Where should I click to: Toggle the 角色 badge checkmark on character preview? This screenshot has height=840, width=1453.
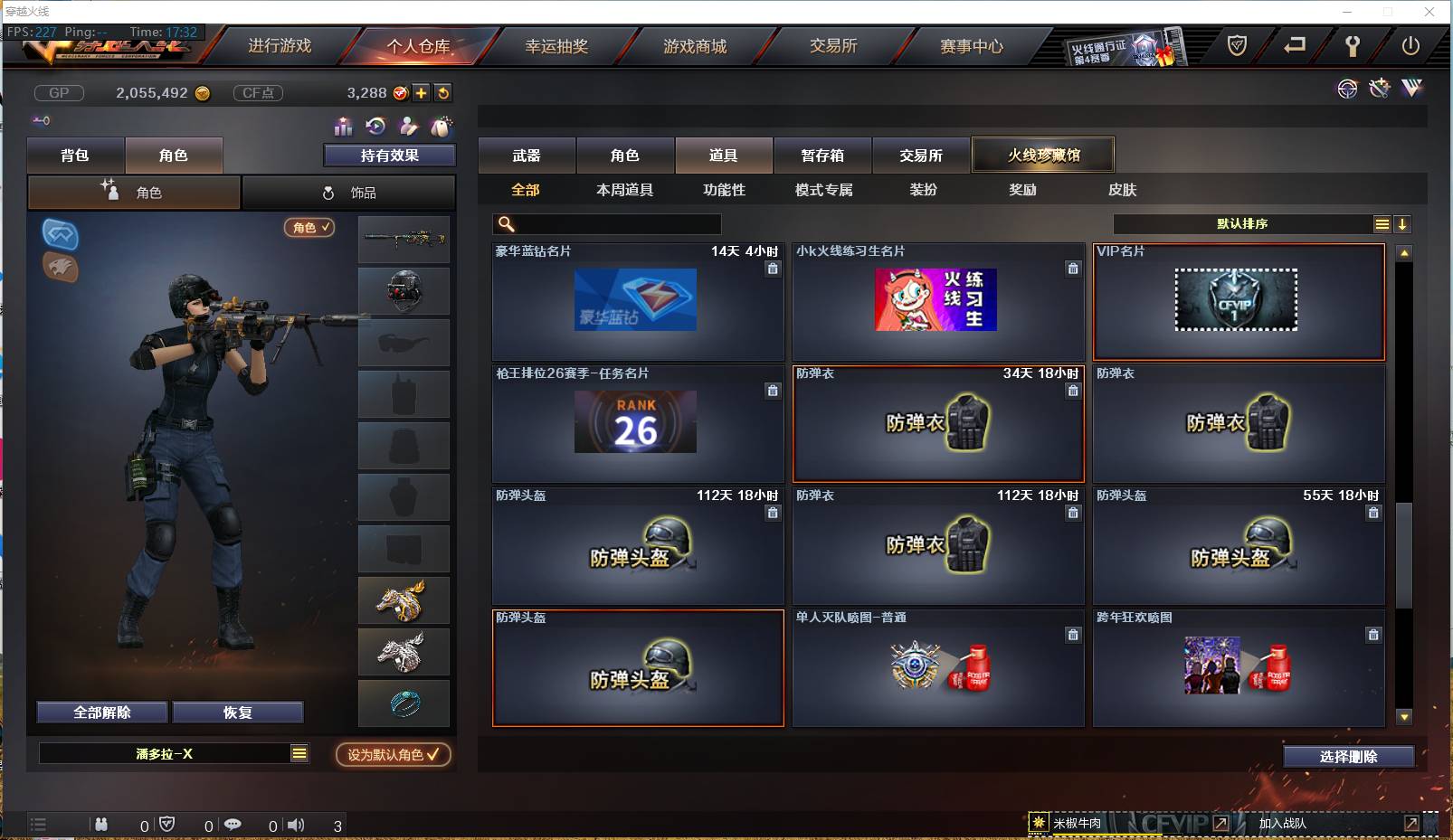pos(310,228)
